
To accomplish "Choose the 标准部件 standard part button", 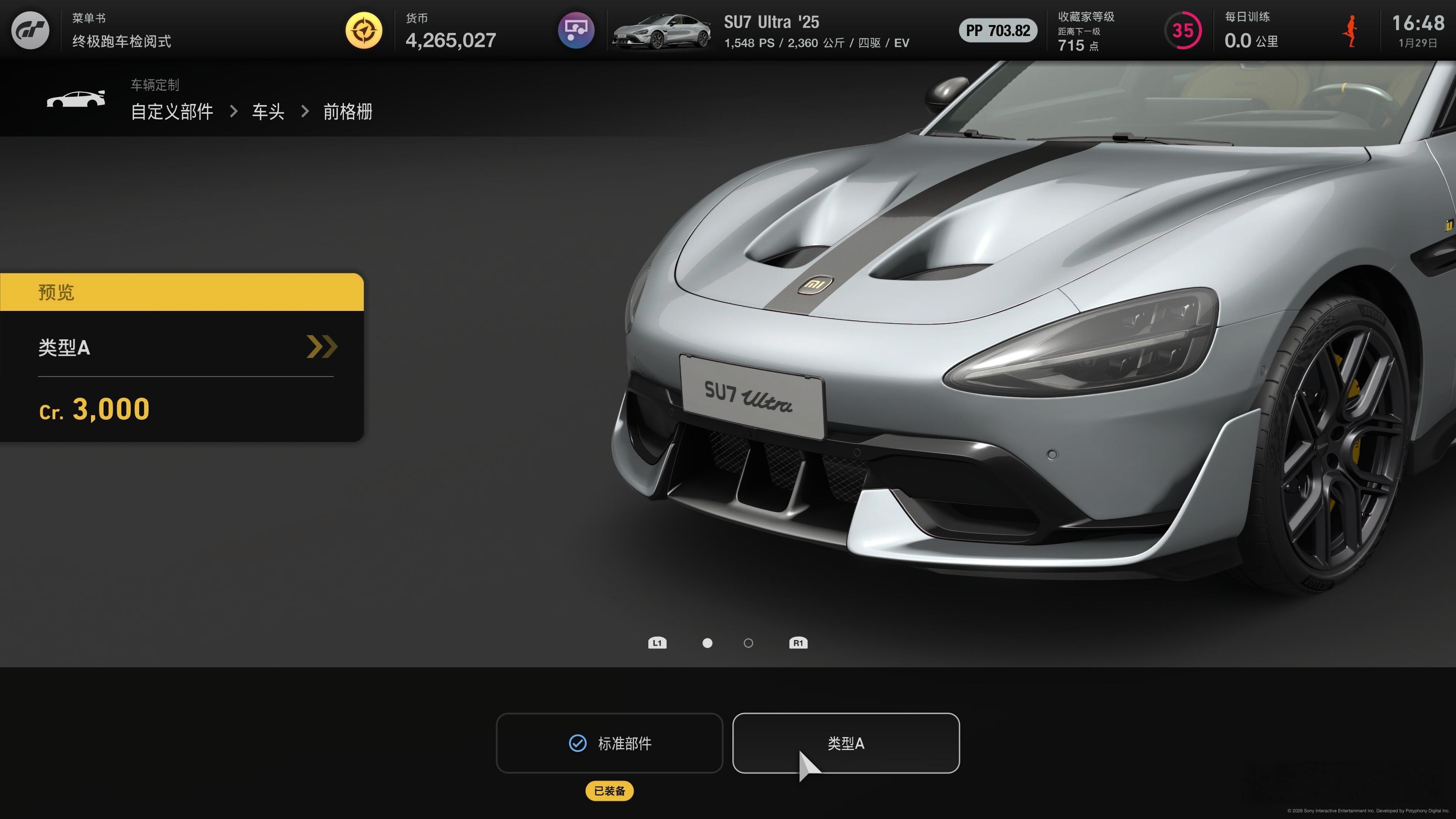I will pyautogui.click(x=609, y=743).
